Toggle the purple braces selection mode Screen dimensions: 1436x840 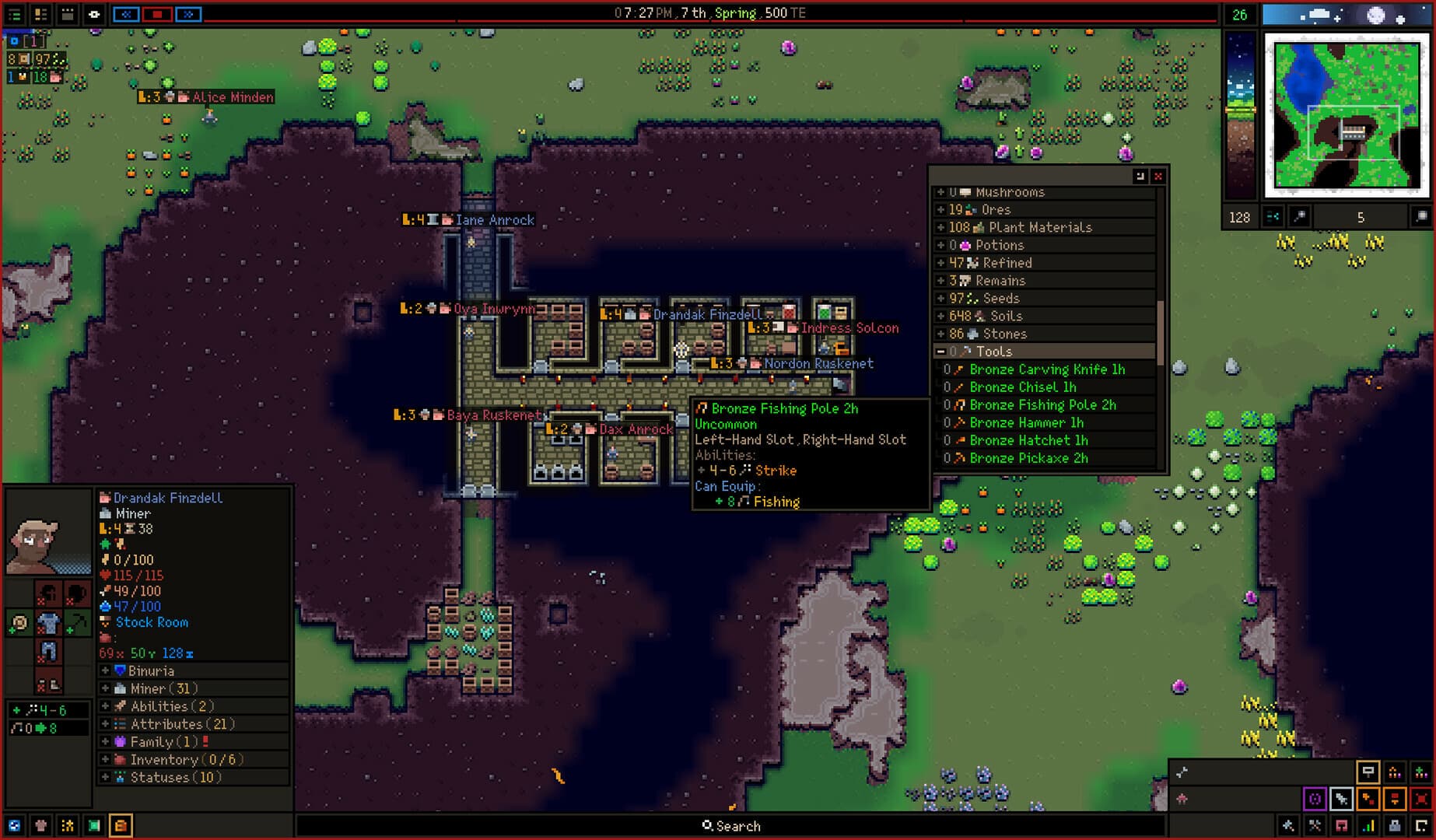(x=1315, y=799)
